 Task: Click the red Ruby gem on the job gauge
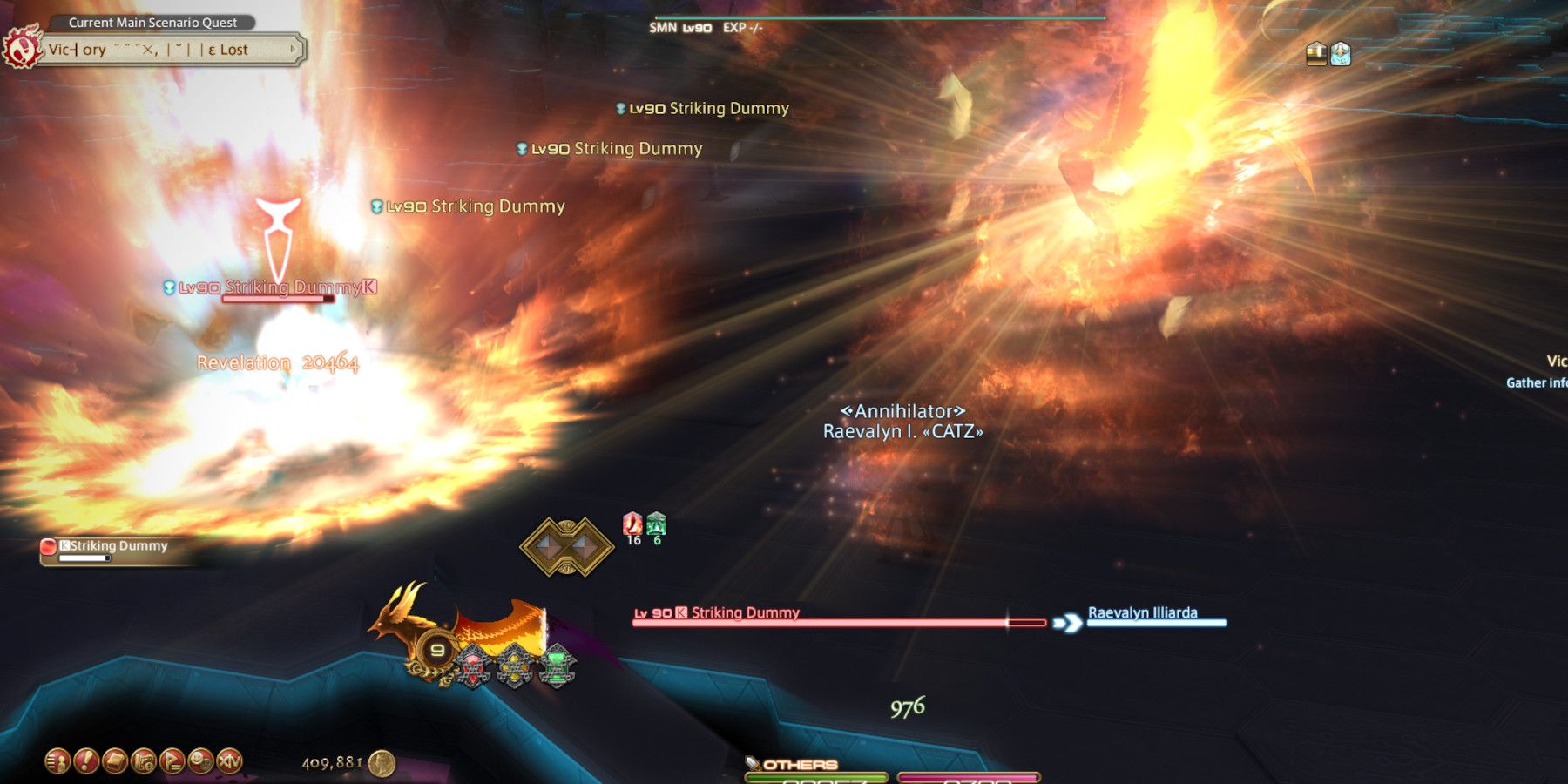point(472,665)
